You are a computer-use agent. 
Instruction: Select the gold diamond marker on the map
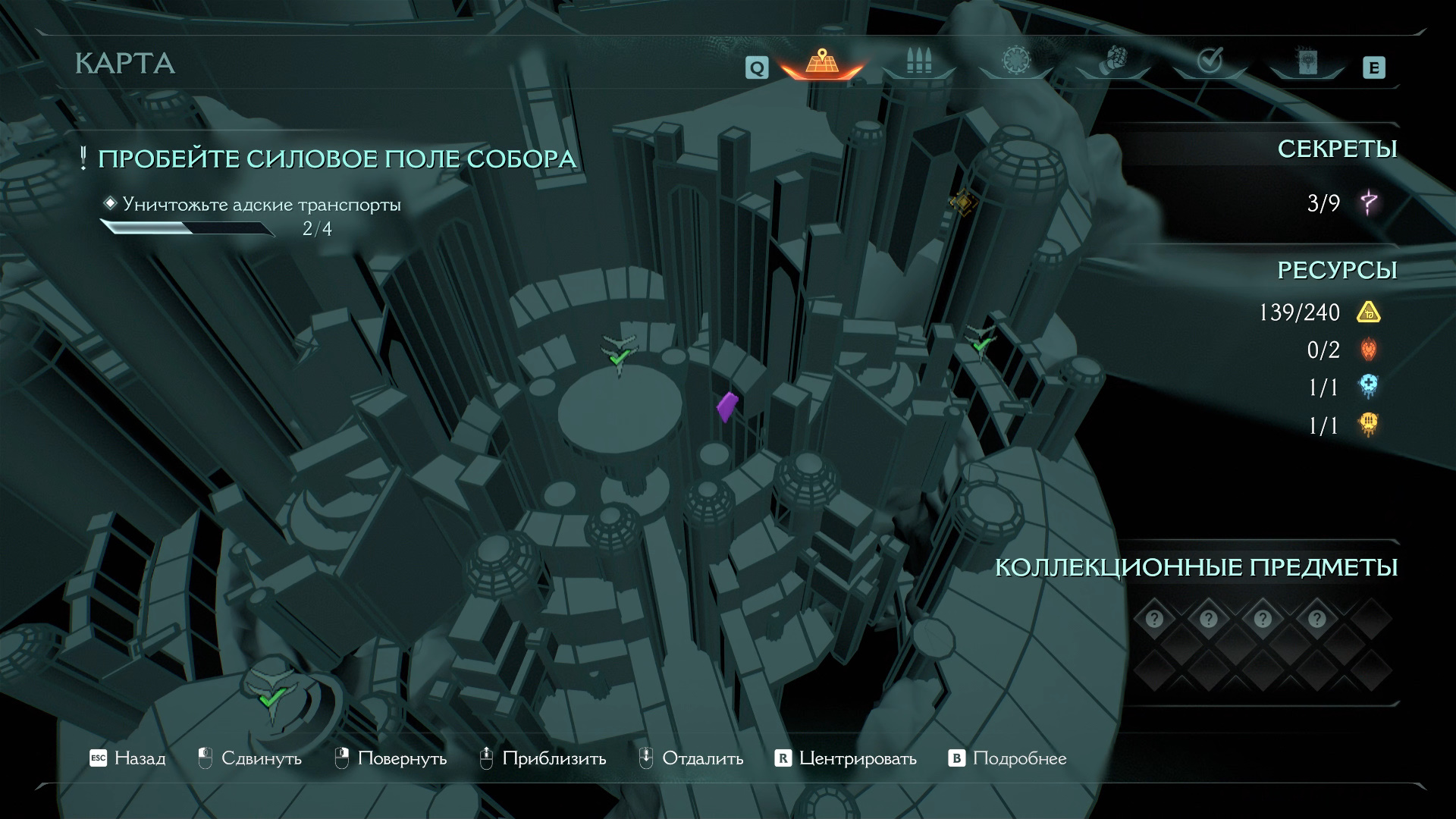(x=962, y=202)
